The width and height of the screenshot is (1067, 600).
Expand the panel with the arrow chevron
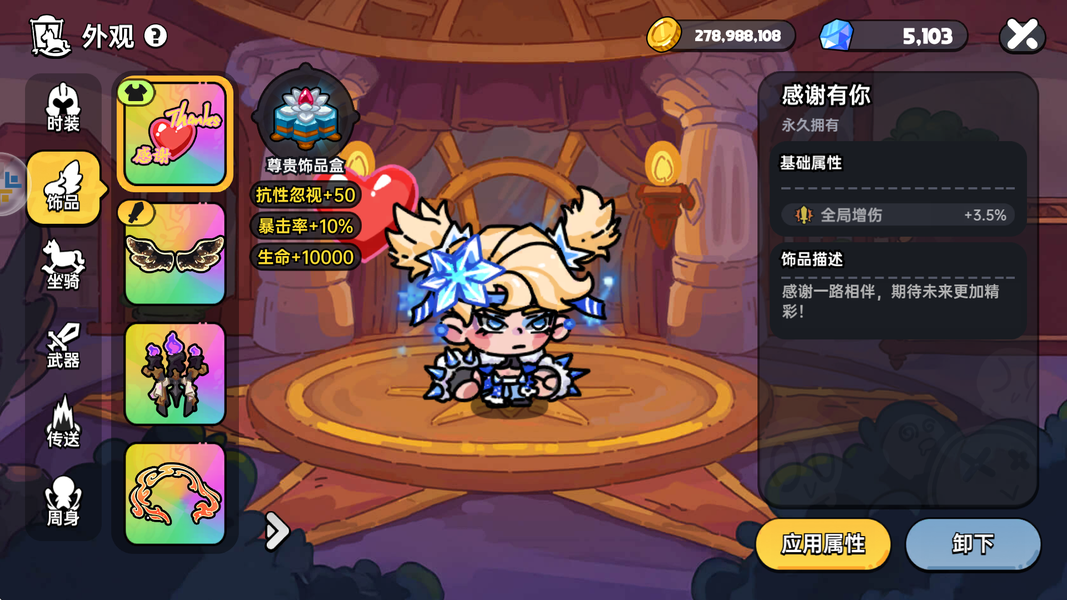[276, 531]
